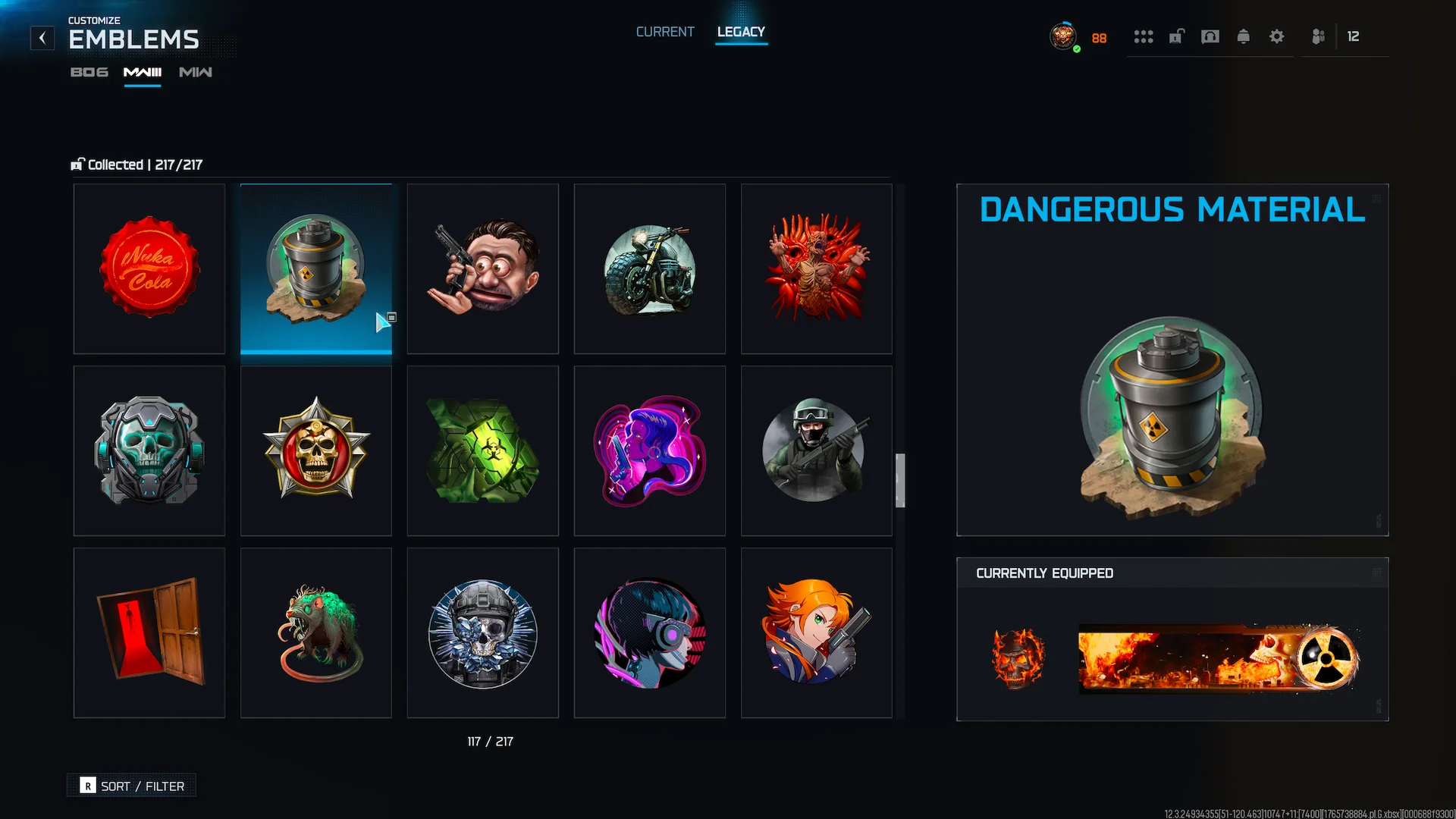This screenshot has width=1456, height=819.
Task: Switch to the CURRENT tab
Action: coord(665,32)
